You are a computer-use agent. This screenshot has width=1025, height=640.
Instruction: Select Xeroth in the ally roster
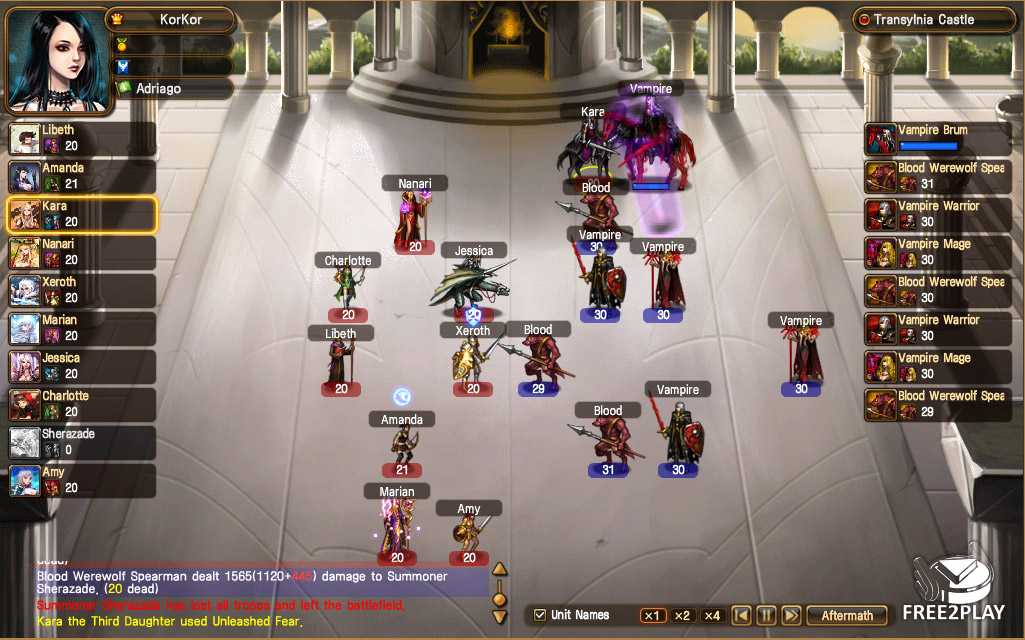pyautogui.click(x=82, y=290)
